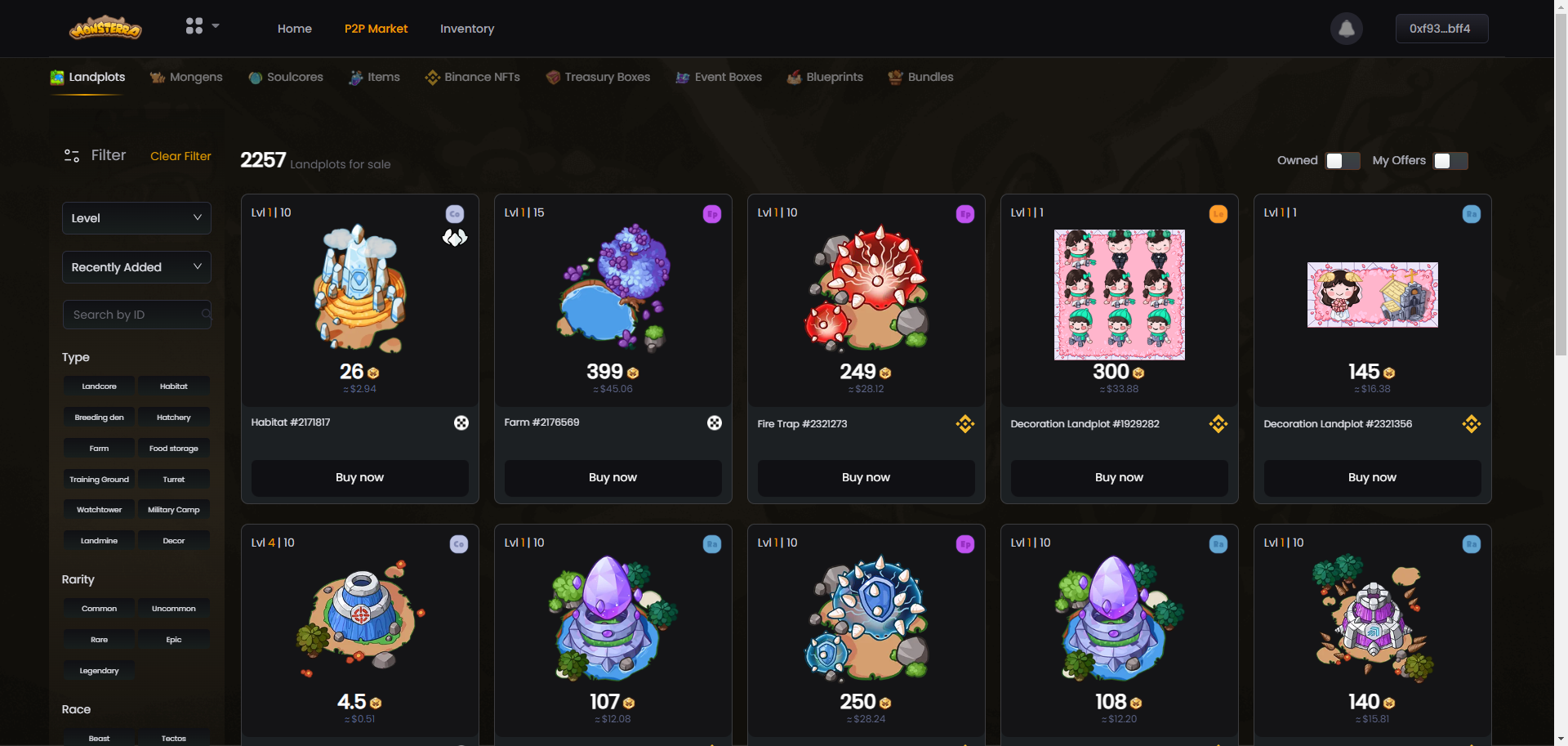Viewport: 1568px width, 746px height.
Task: Show Treasury Boxes listings
Action: tap(598, 77)
